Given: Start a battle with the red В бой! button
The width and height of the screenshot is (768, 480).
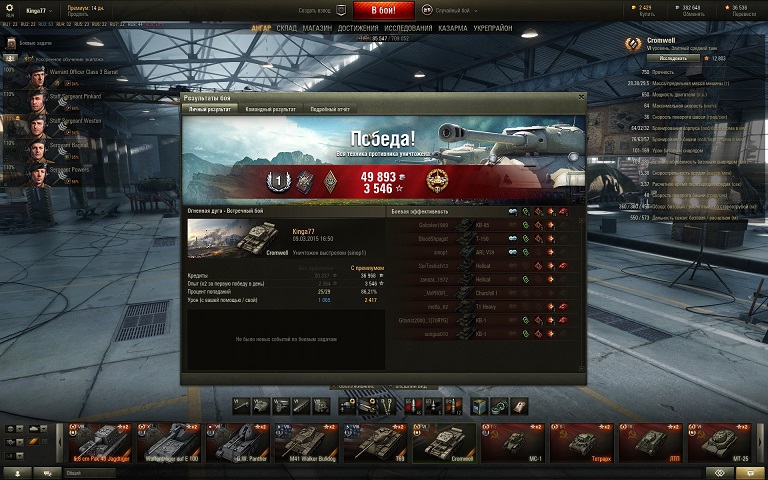Looking at the screenshot, I should click(383, 9).
